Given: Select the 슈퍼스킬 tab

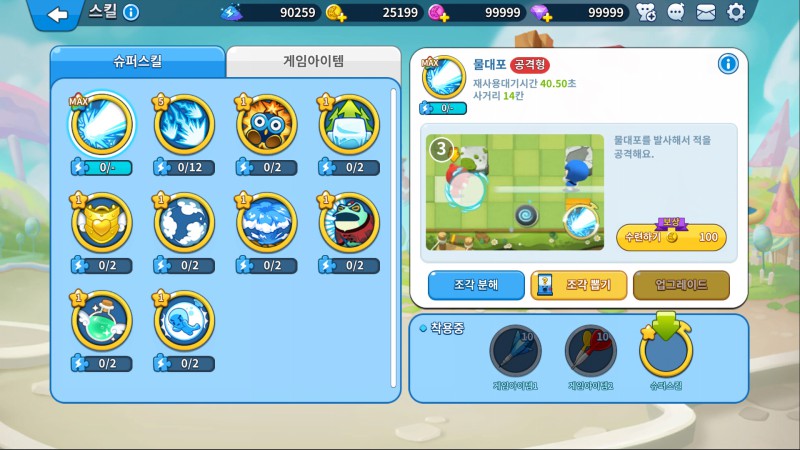Looking at the screenshot, I should click(137, 61).
